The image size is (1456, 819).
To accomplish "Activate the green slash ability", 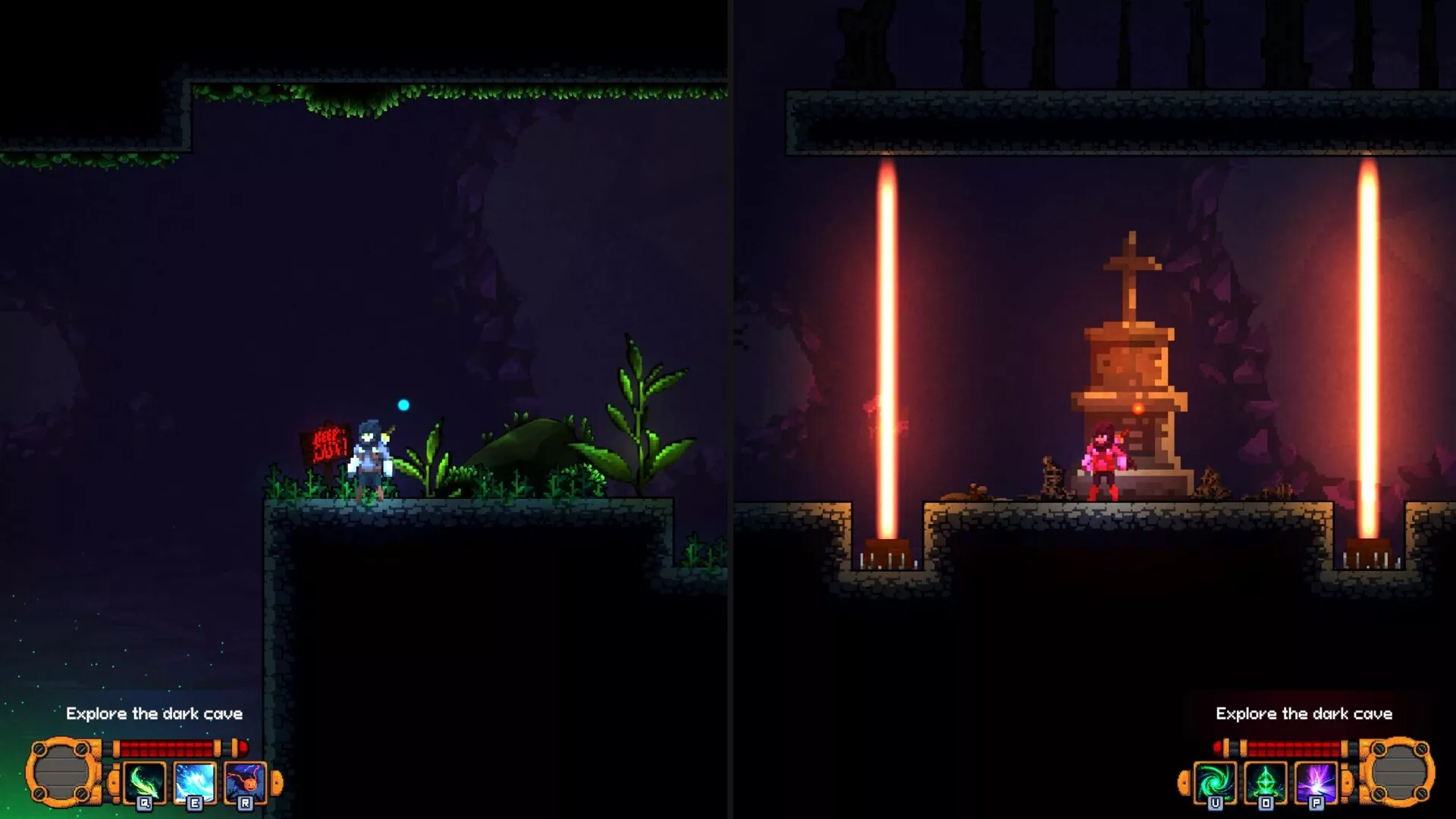I will [144, 782].
